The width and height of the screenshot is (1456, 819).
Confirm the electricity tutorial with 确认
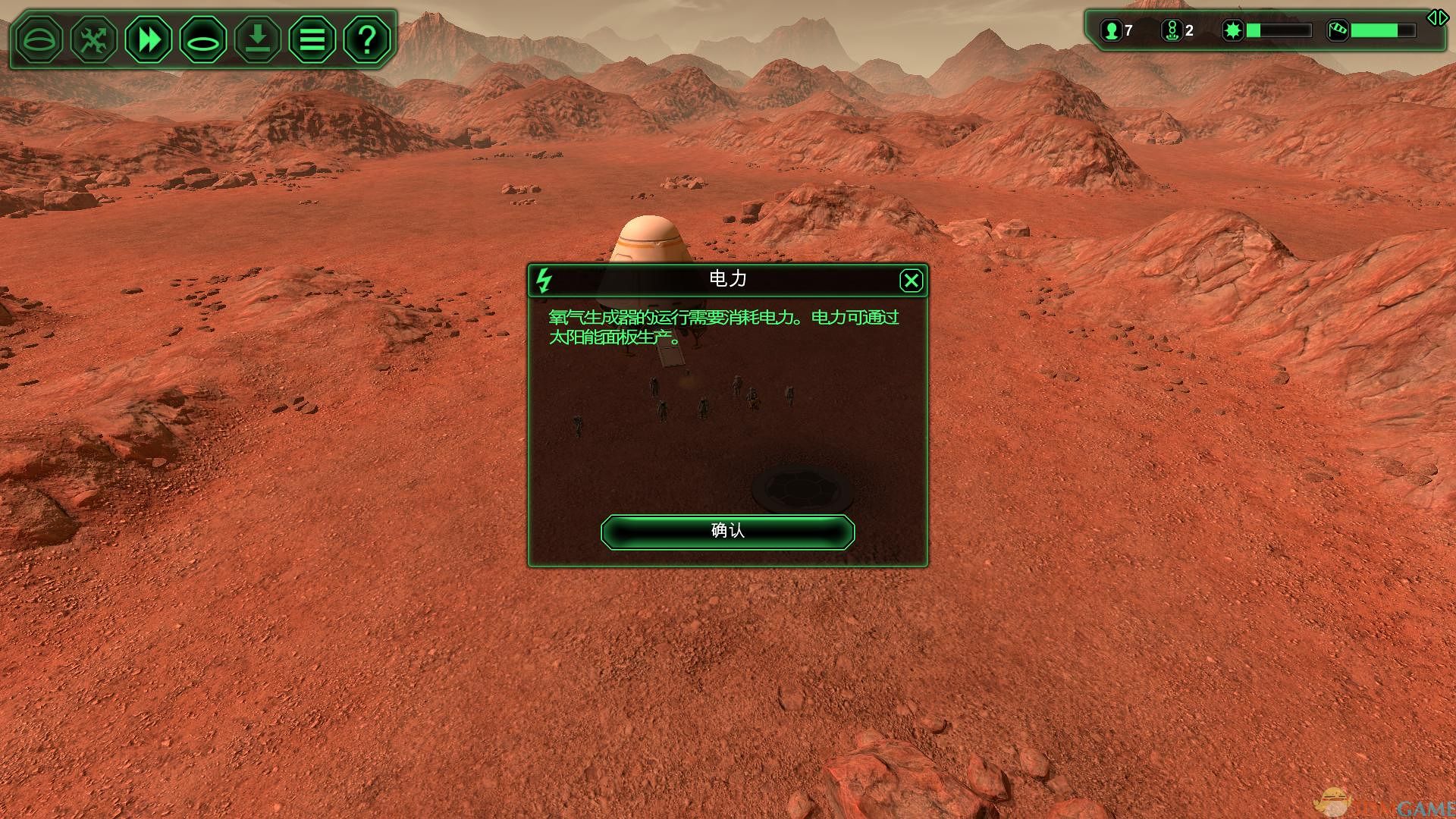click(727, 531)
